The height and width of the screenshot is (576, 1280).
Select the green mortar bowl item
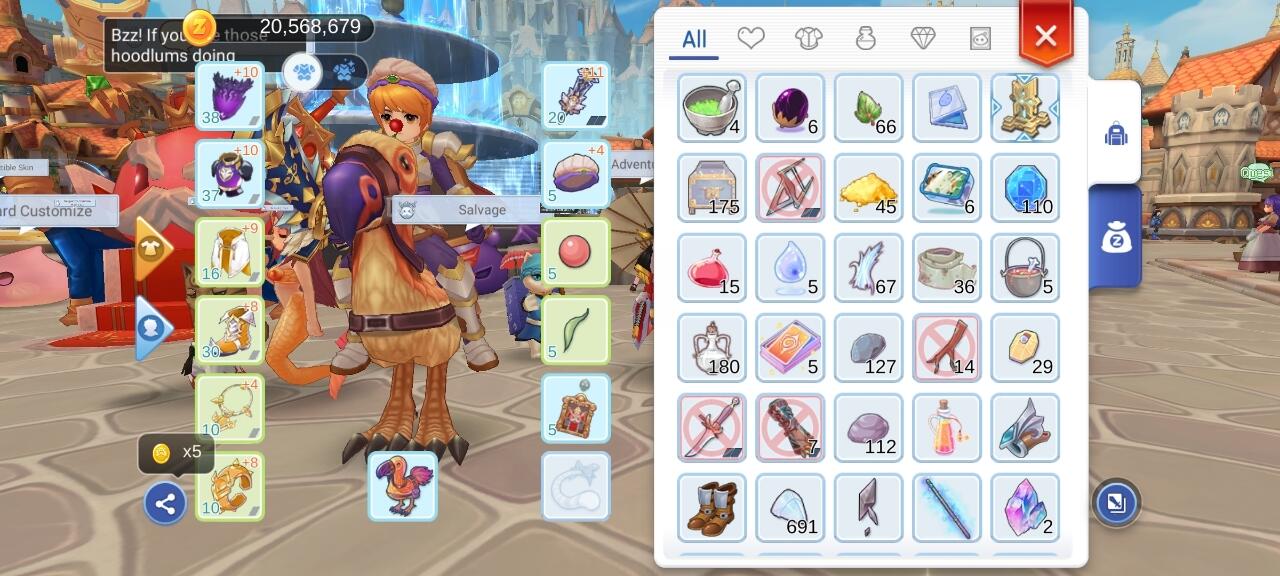(711, 108)
